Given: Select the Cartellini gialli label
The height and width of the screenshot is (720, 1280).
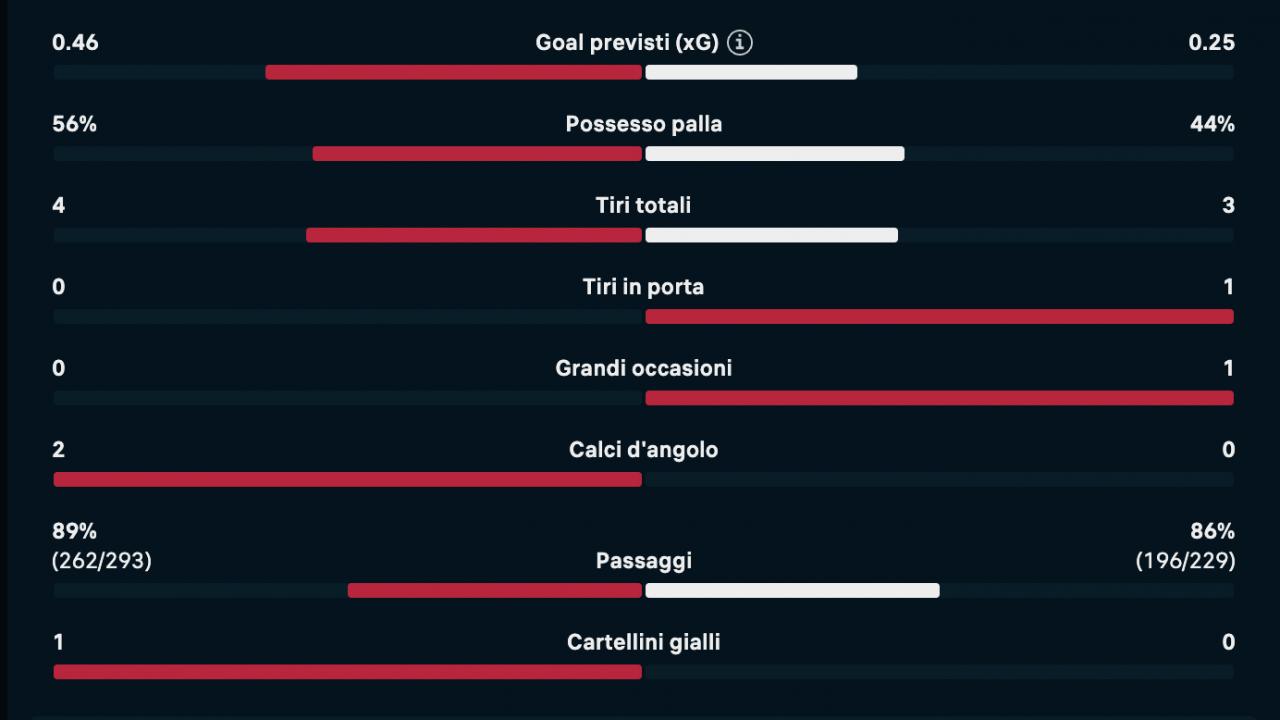Looking at the screenshot, I should point(643,642).
